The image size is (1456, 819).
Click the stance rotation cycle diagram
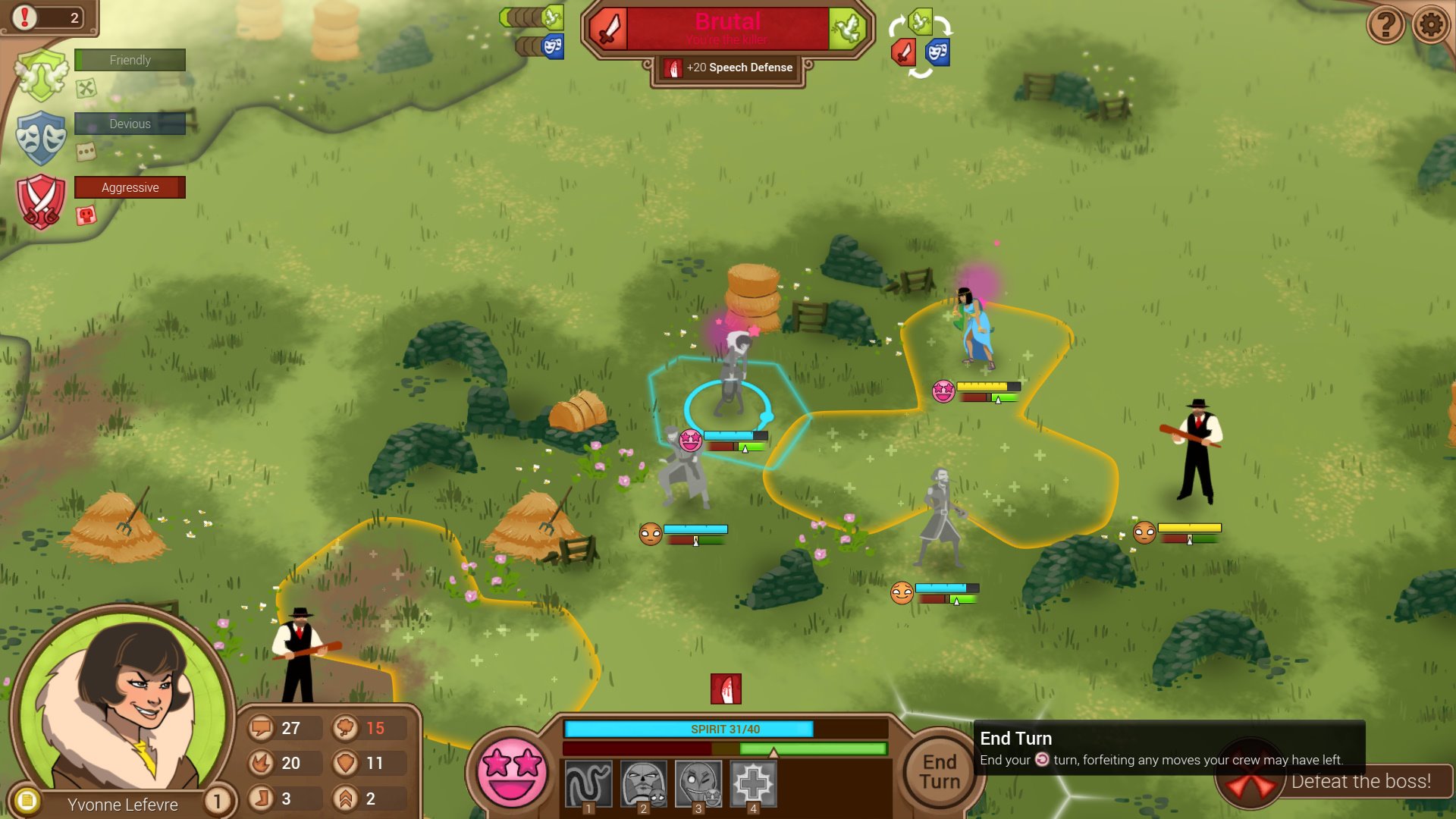pyautogui.click(x=920, y=44)
